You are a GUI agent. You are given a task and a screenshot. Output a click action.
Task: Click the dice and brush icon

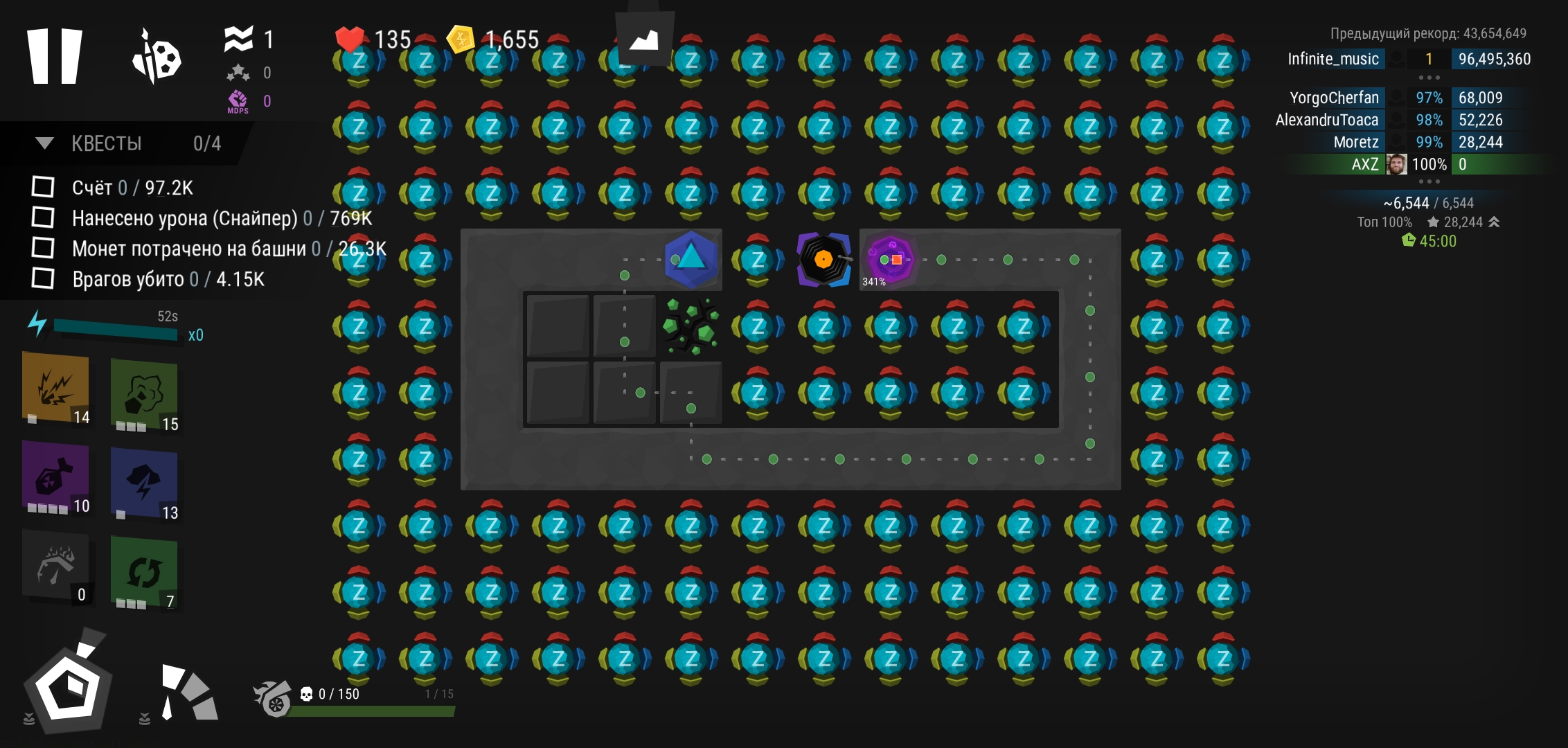[x=157, y=57]
